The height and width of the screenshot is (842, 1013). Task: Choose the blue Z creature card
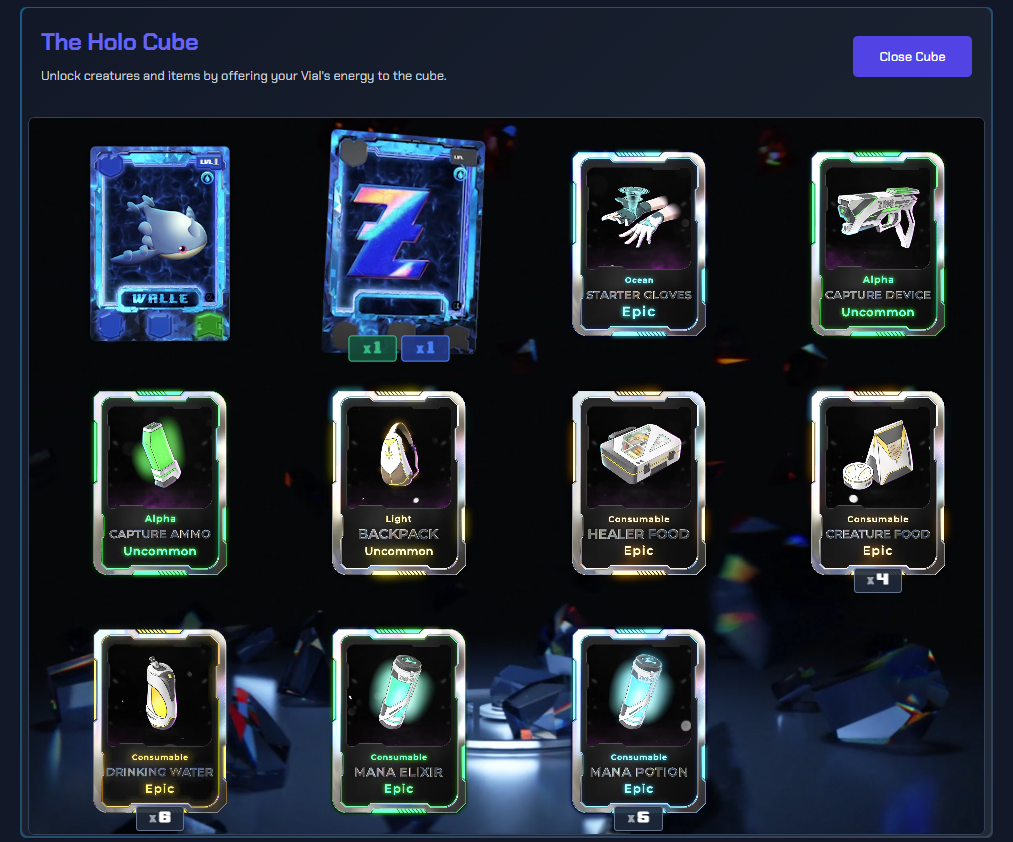(x=404, y=240)
